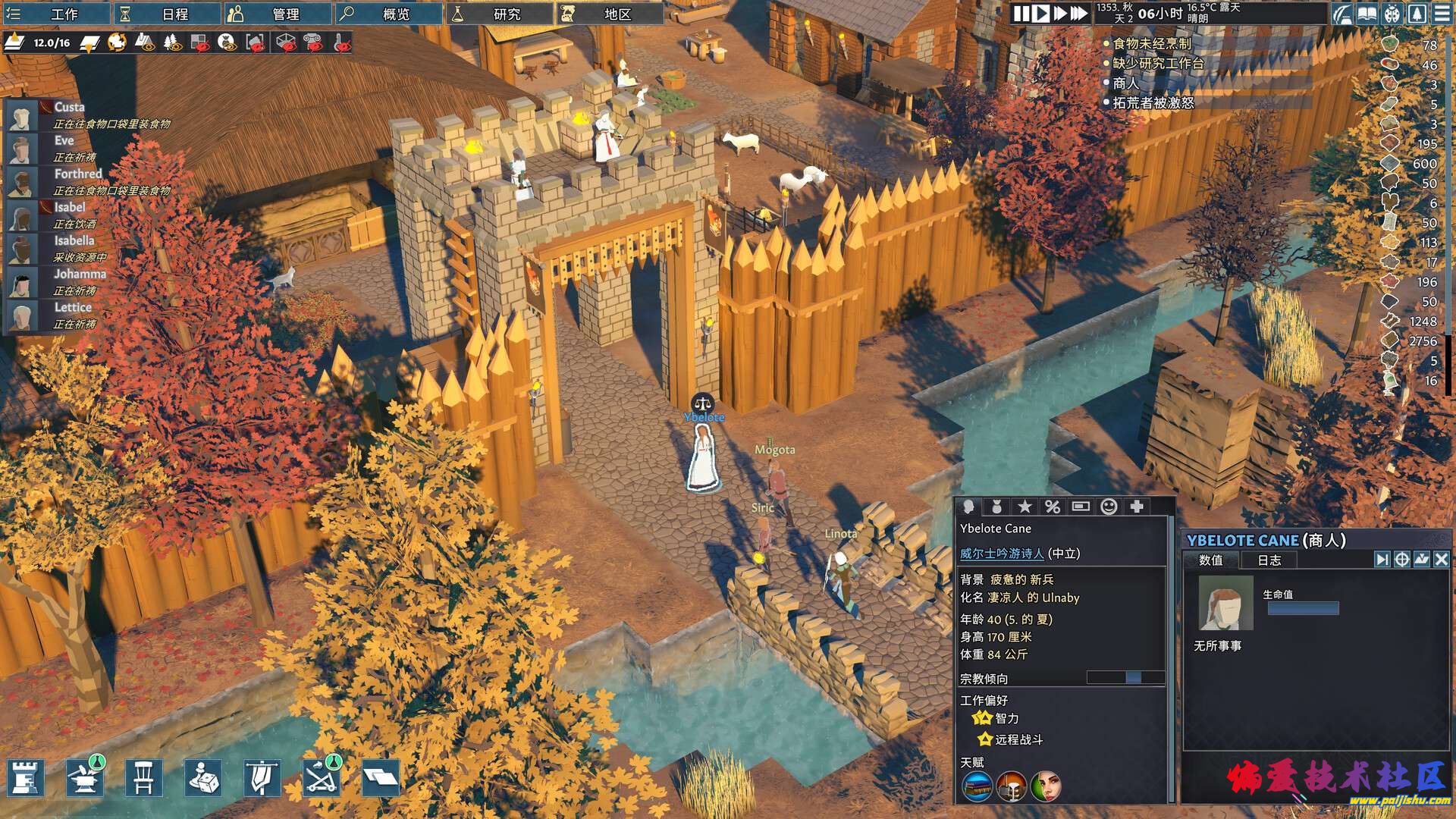Open the castle tower build category
The width and height of the screenshot is (1456, 819).
tap(27, 778)
